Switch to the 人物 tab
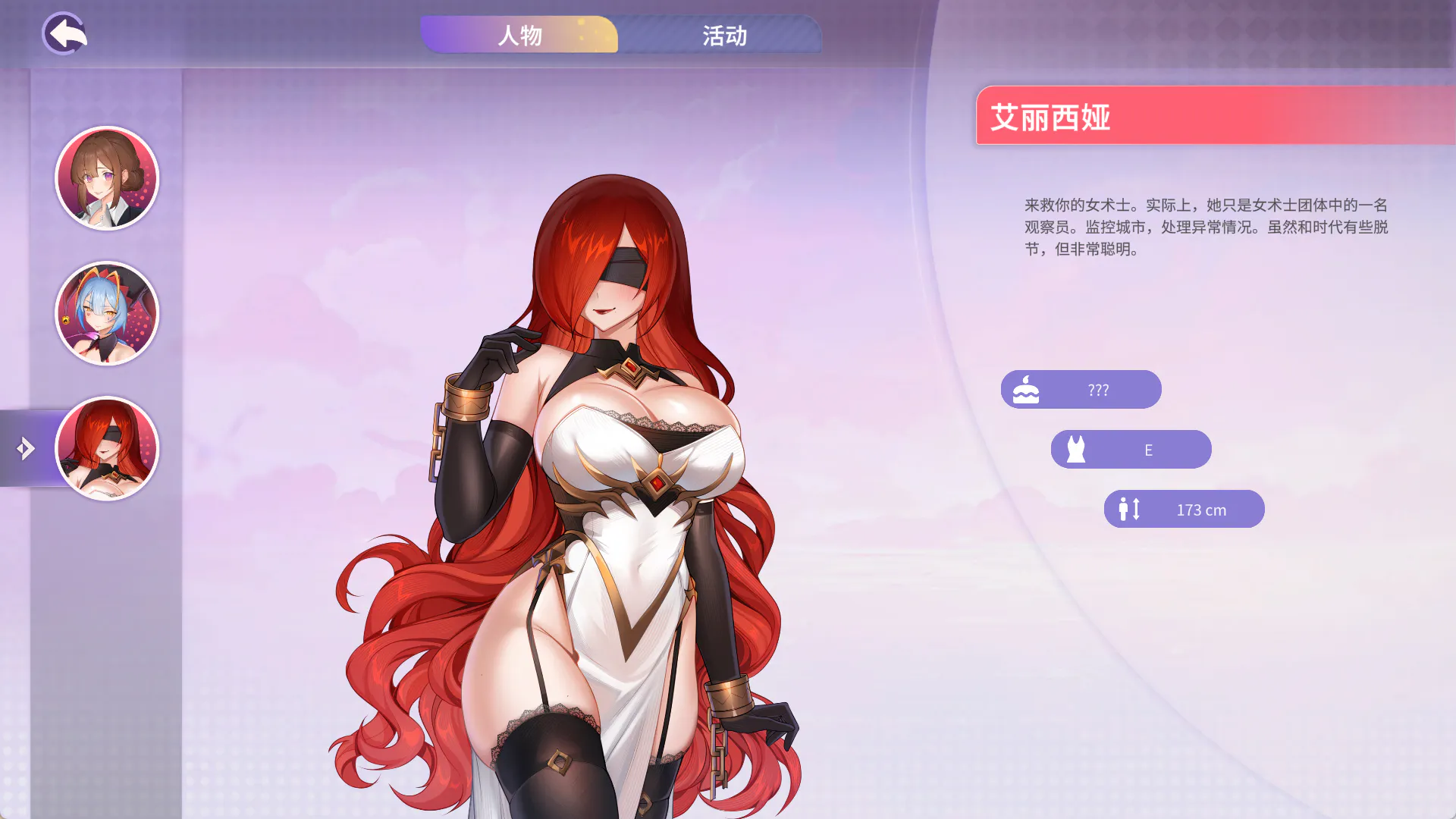This screenshot has width=1456, height=819. pos(519,35)
